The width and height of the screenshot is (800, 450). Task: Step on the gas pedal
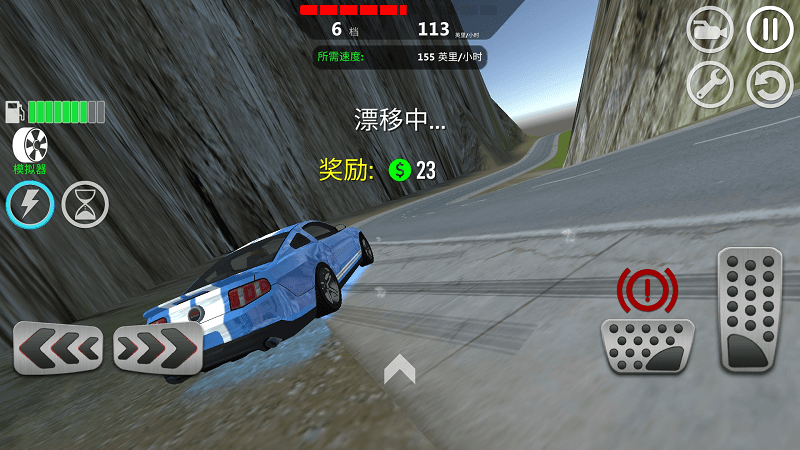[750, 310]
